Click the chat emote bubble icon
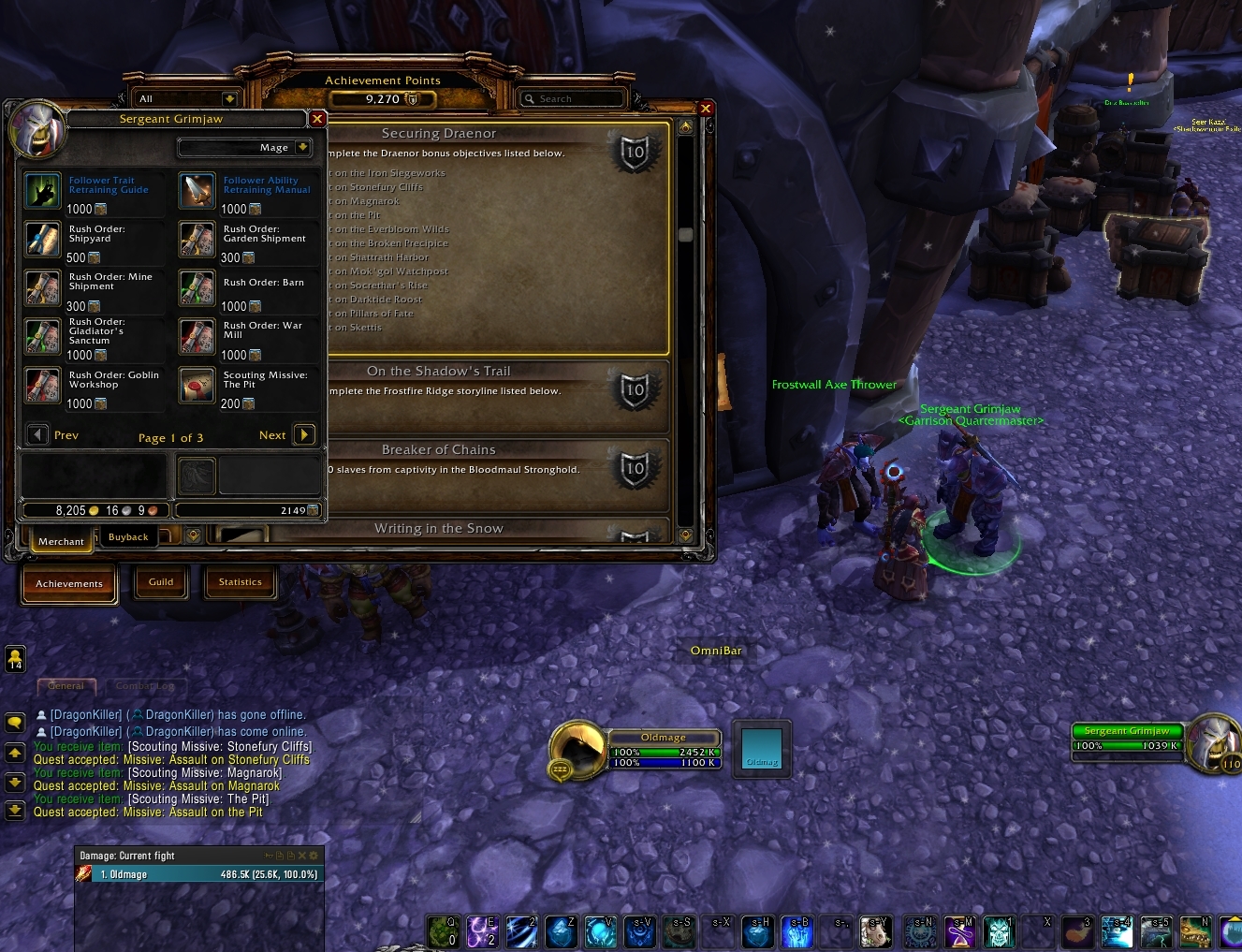 coord(14,723)
